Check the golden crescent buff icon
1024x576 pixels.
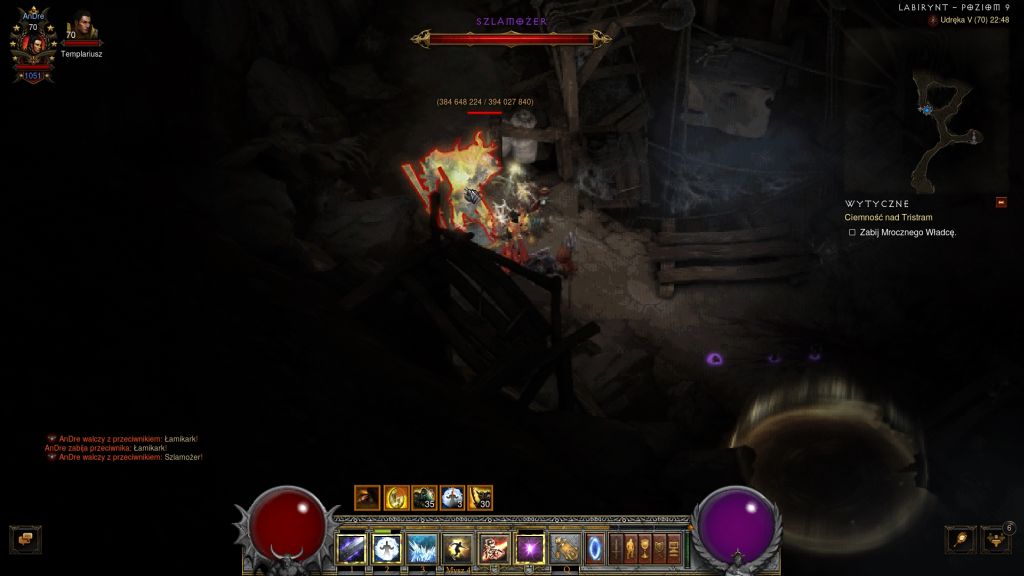tap(396, 497)
